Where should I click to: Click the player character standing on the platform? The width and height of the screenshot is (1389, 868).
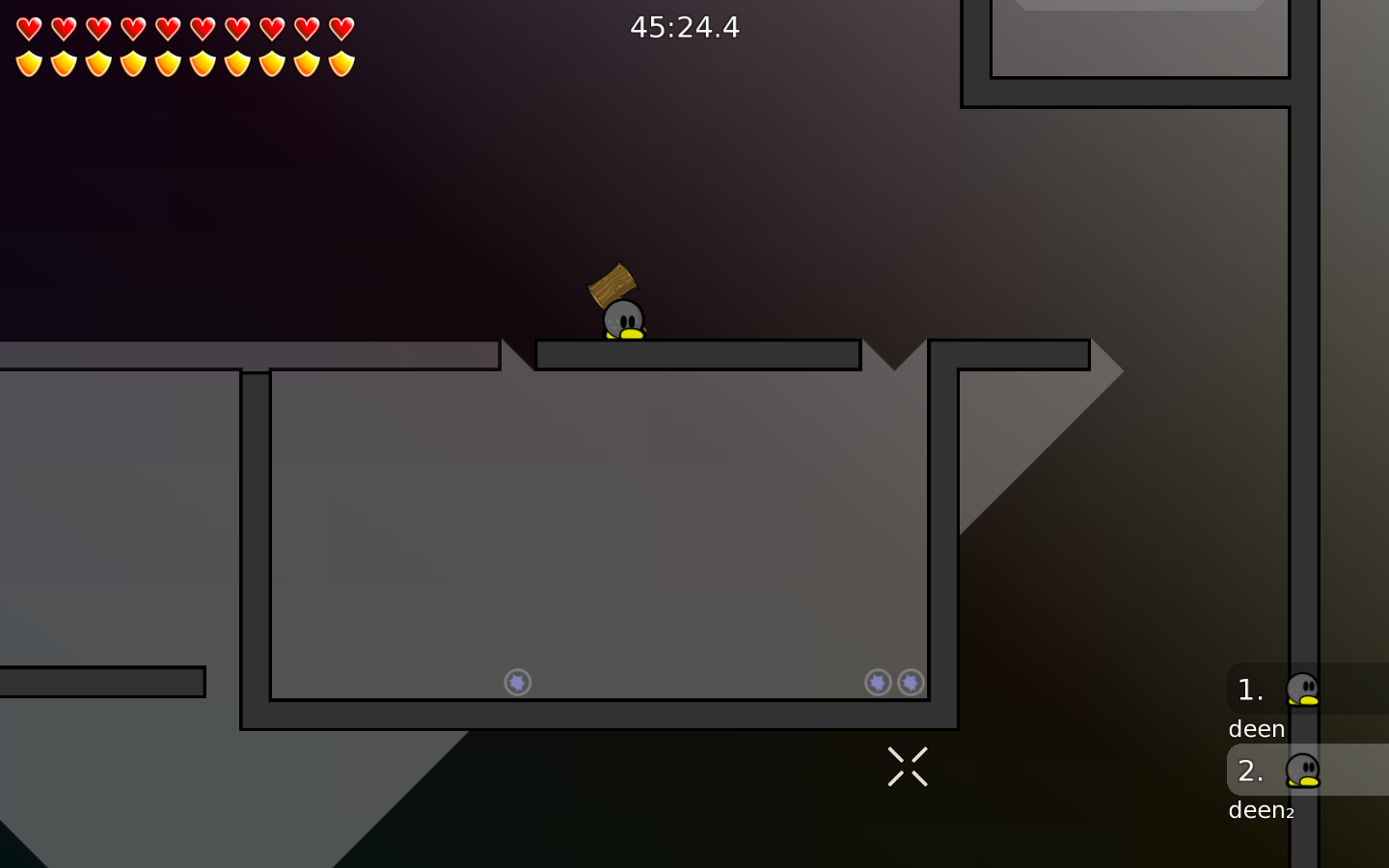click(x=622, y=320)
